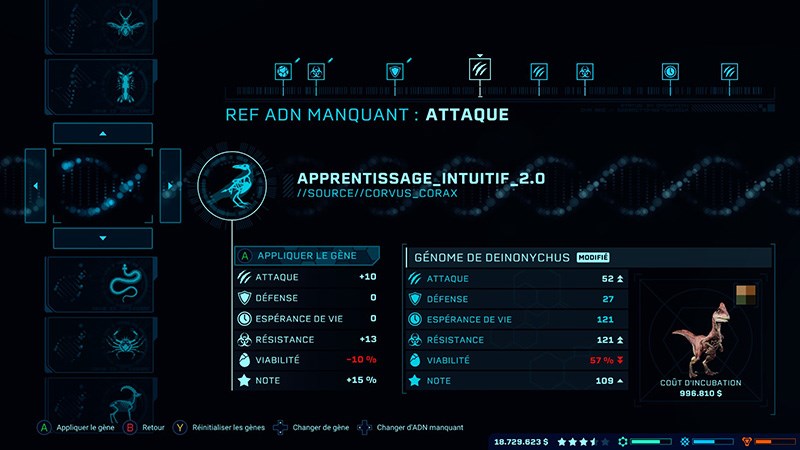Select the globe-shaped DNA slot
The height and width of the screenshot is (450, 800).
tap(283, 72)
